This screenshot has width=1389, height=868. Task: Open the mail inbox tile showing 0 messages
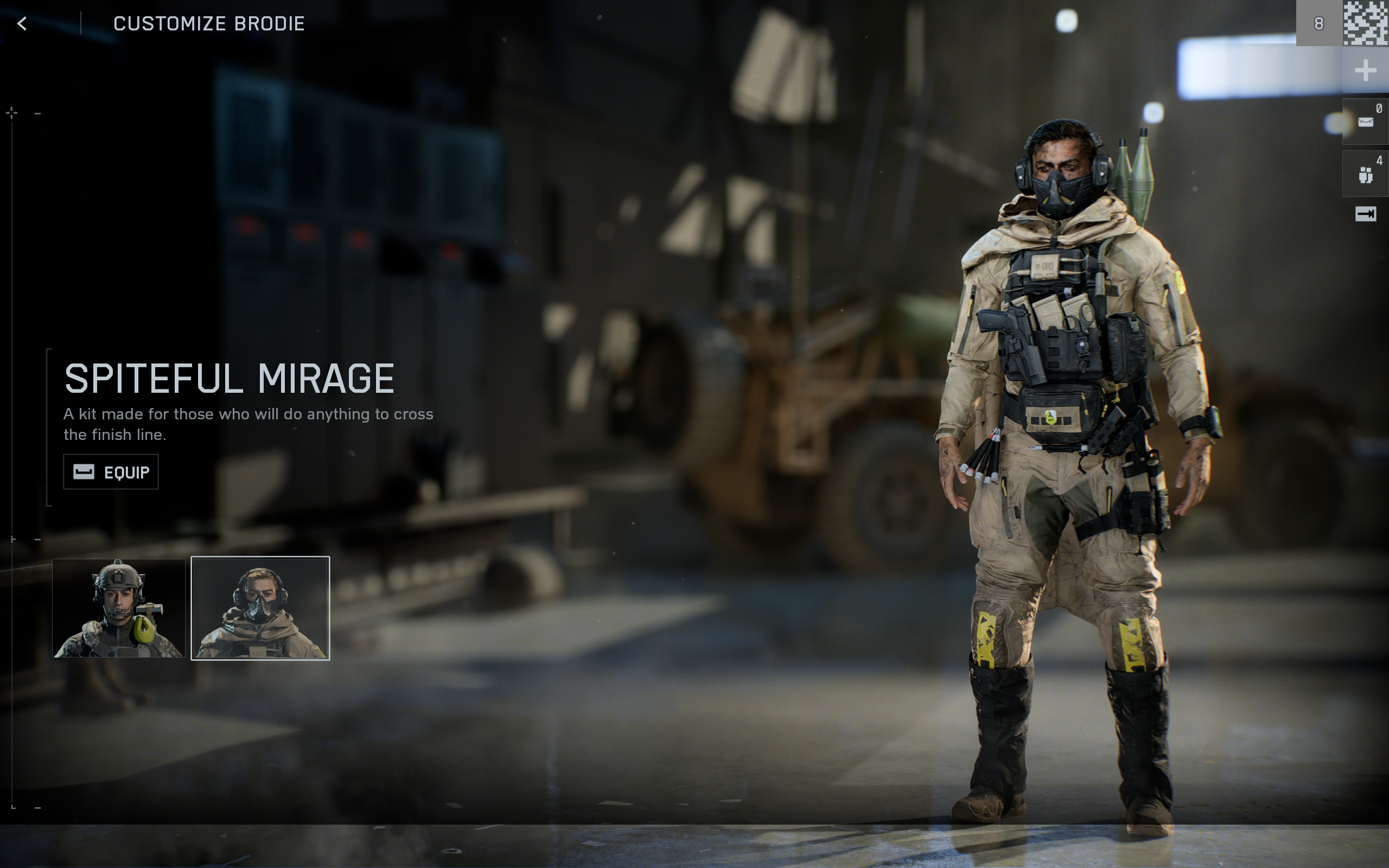click(1367, 120)
